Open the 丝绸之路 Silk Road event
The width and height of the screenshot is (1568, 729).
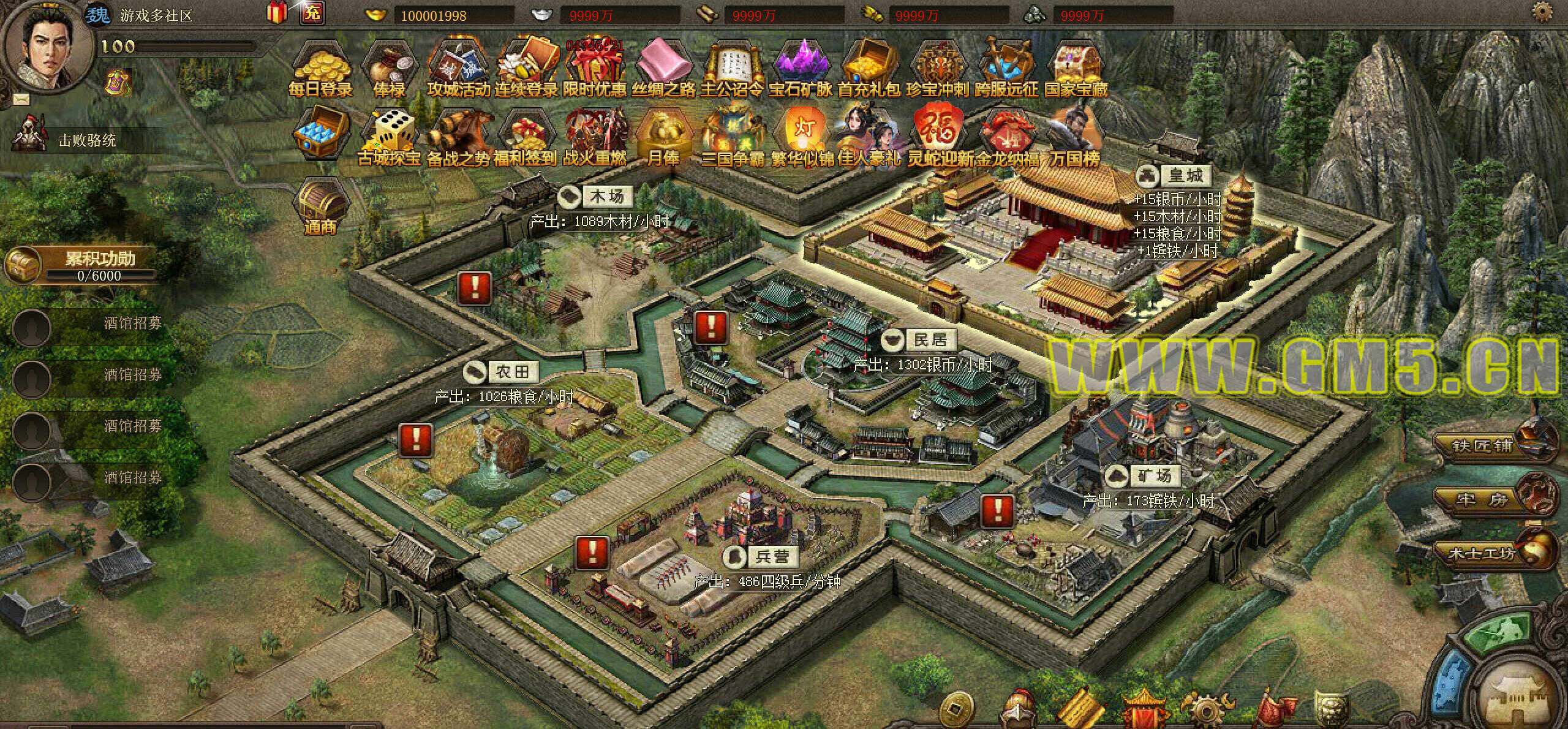point(663,69)
